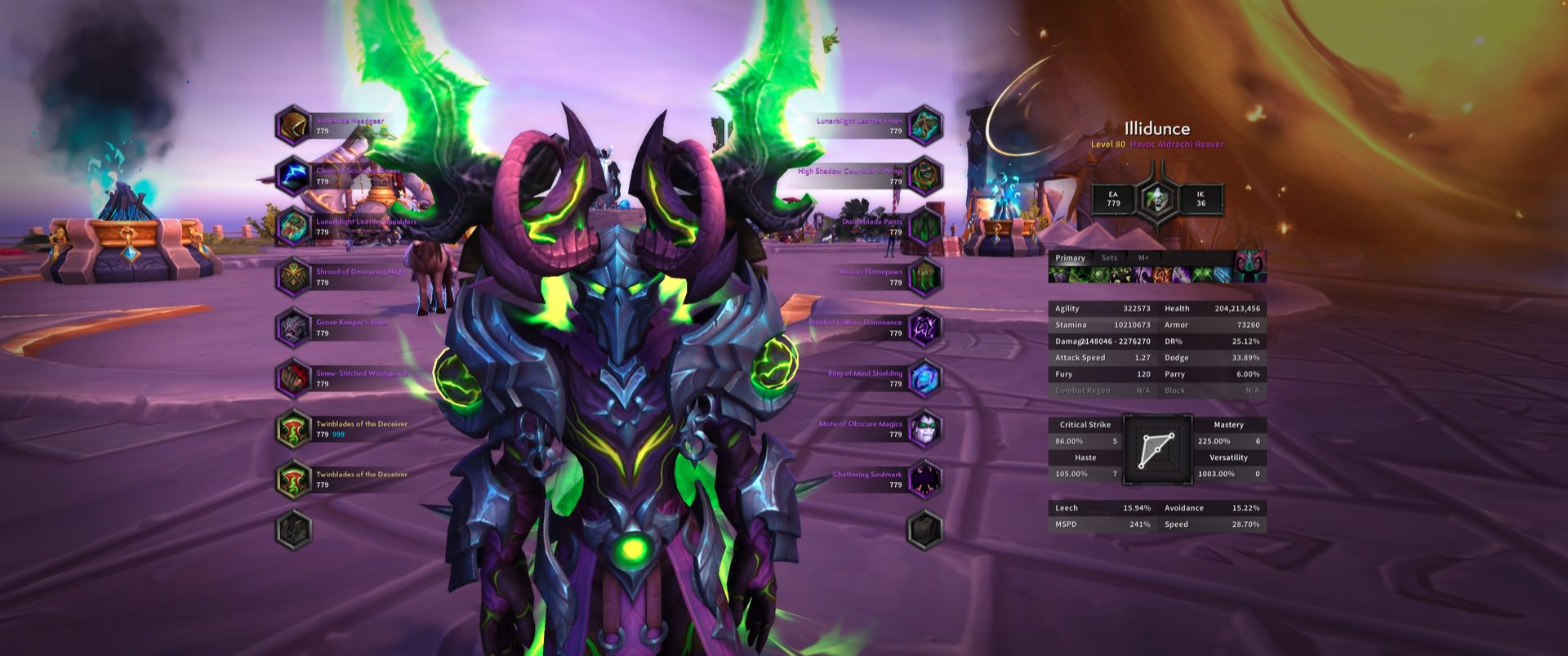Click the secondary stats radar chart

click(1157, 449)
